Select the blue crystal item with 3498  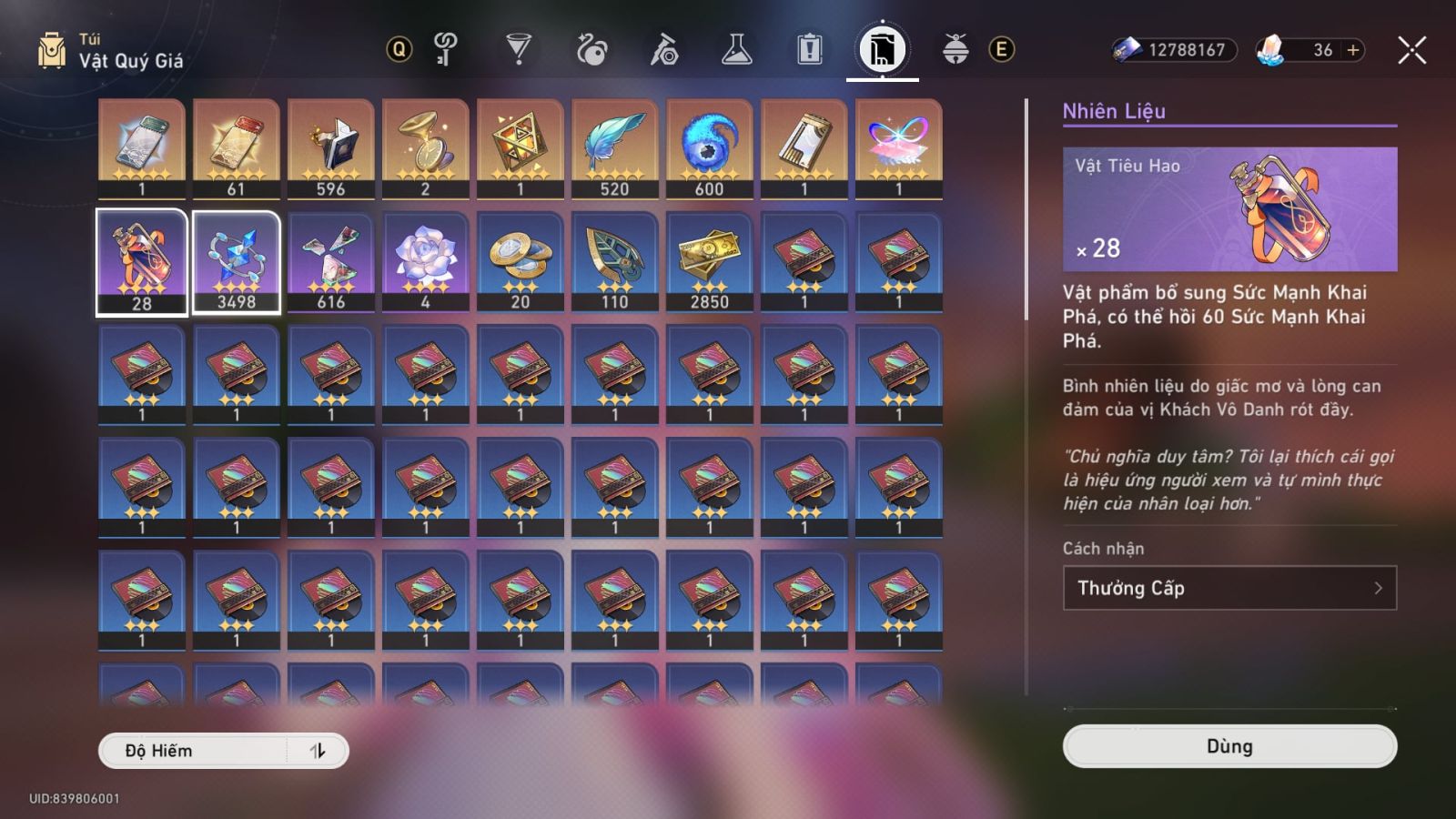237,262
